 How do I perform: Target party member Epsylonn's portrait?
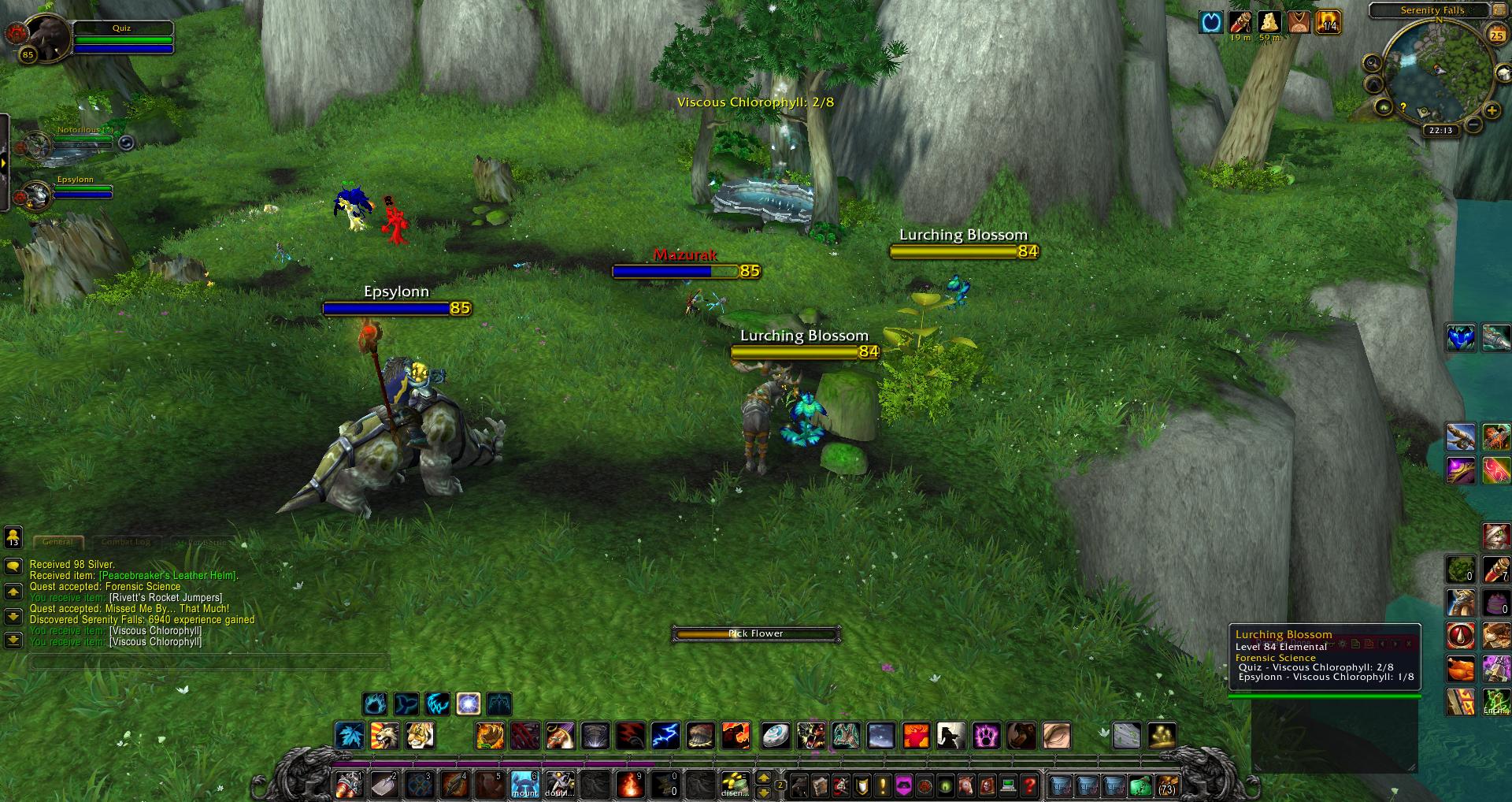pyautogui.click(x=37, y=194)
